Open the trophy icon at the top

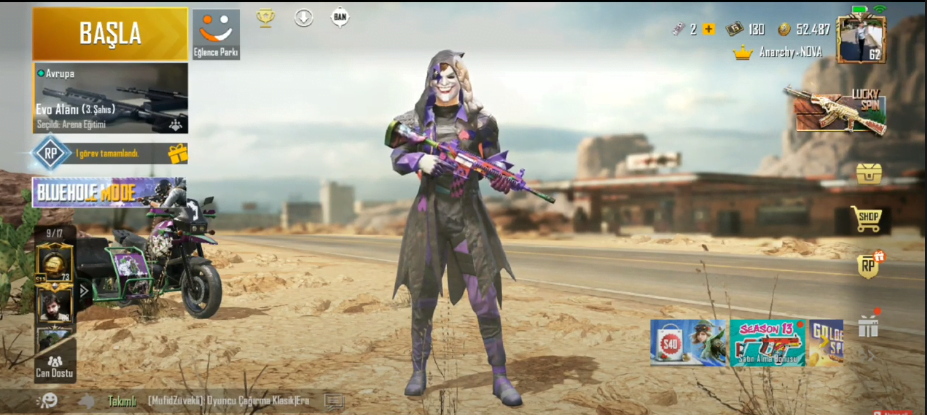tap(265, 17)
